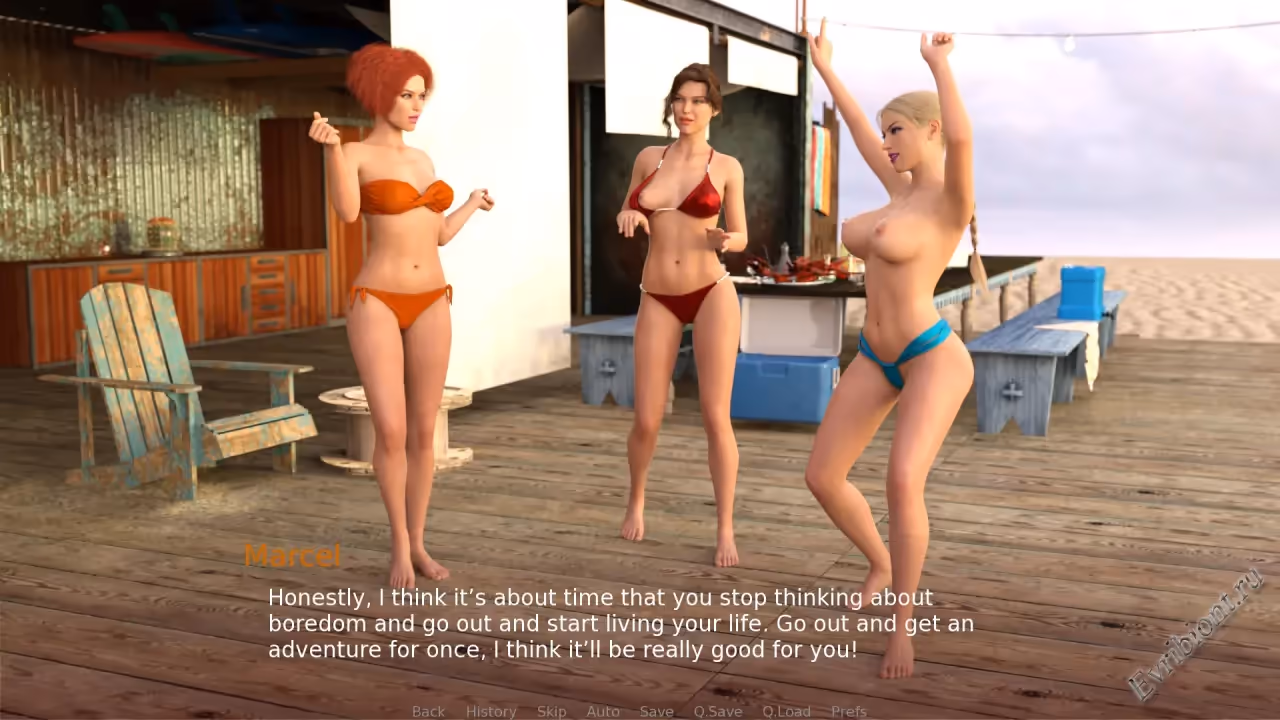Open the dialogue History log
Image resolution: width=1280 pixels, height=720 pixels.
491,711
